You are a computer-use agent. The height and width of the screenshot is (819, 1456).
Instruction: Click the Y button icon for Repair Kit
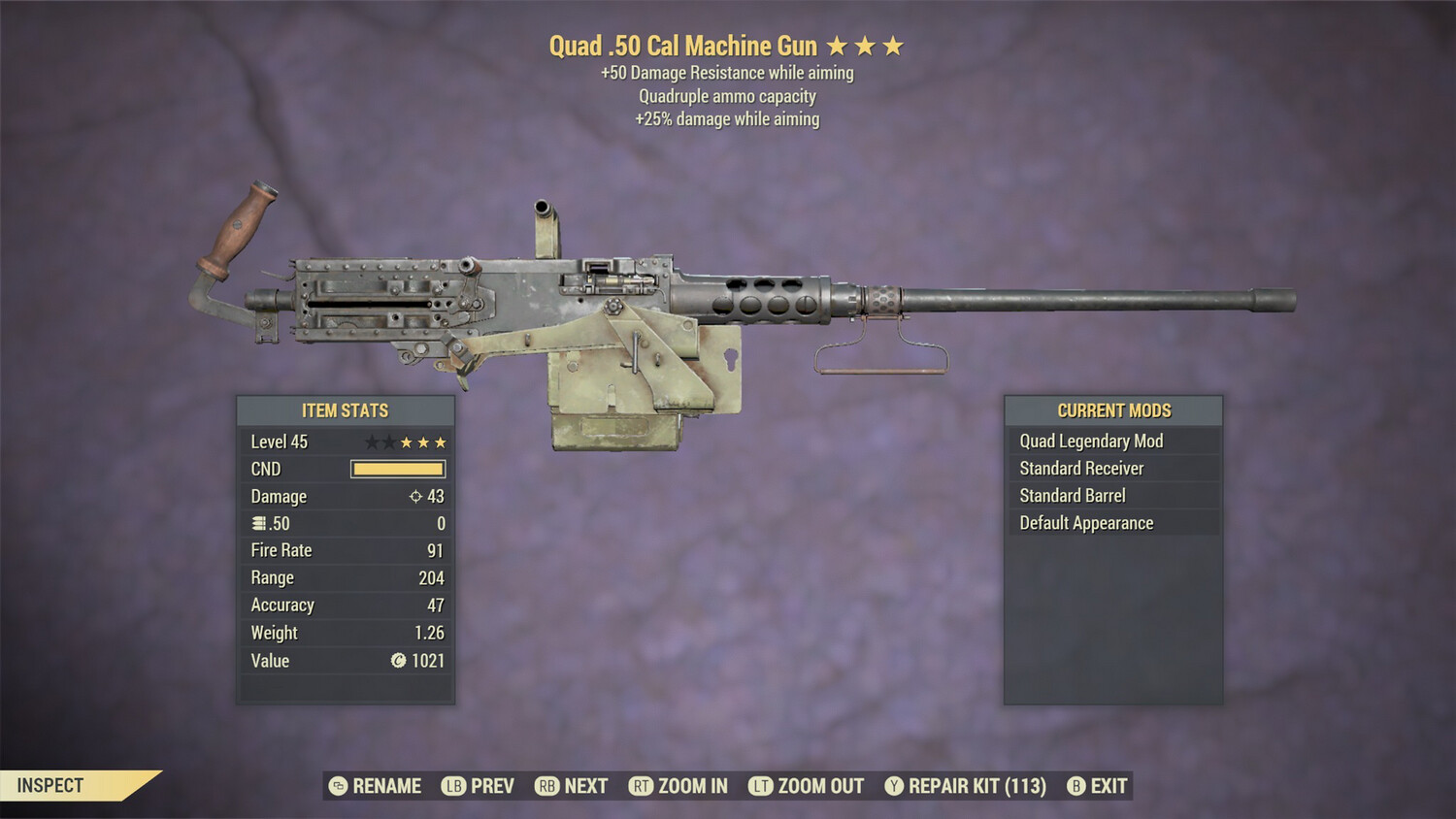[x=893, y=786]
